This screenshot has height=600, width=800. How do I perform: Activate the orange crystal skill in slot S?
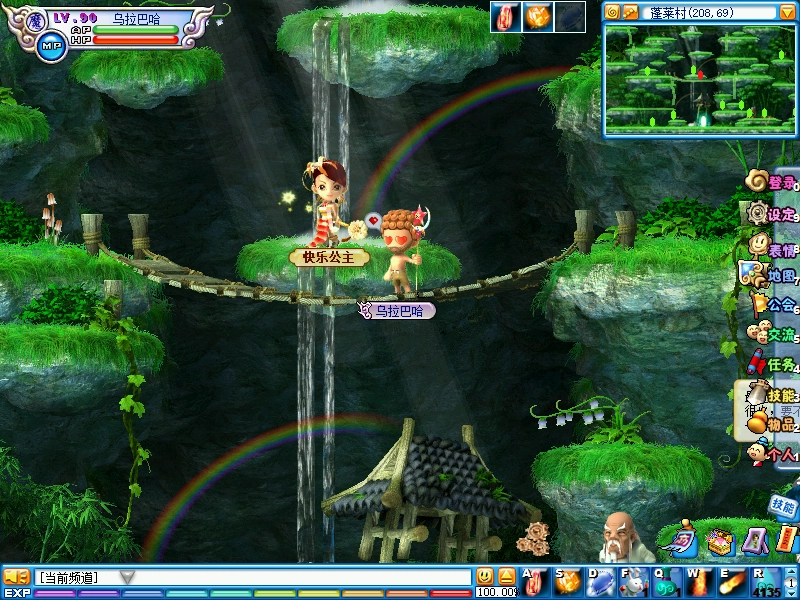coord(568,579)
